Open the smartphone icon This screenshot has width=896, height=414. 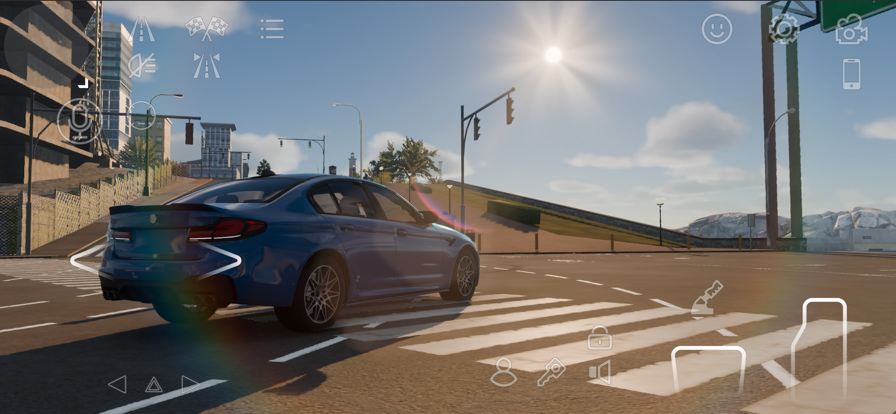click(x=851, y=74)
